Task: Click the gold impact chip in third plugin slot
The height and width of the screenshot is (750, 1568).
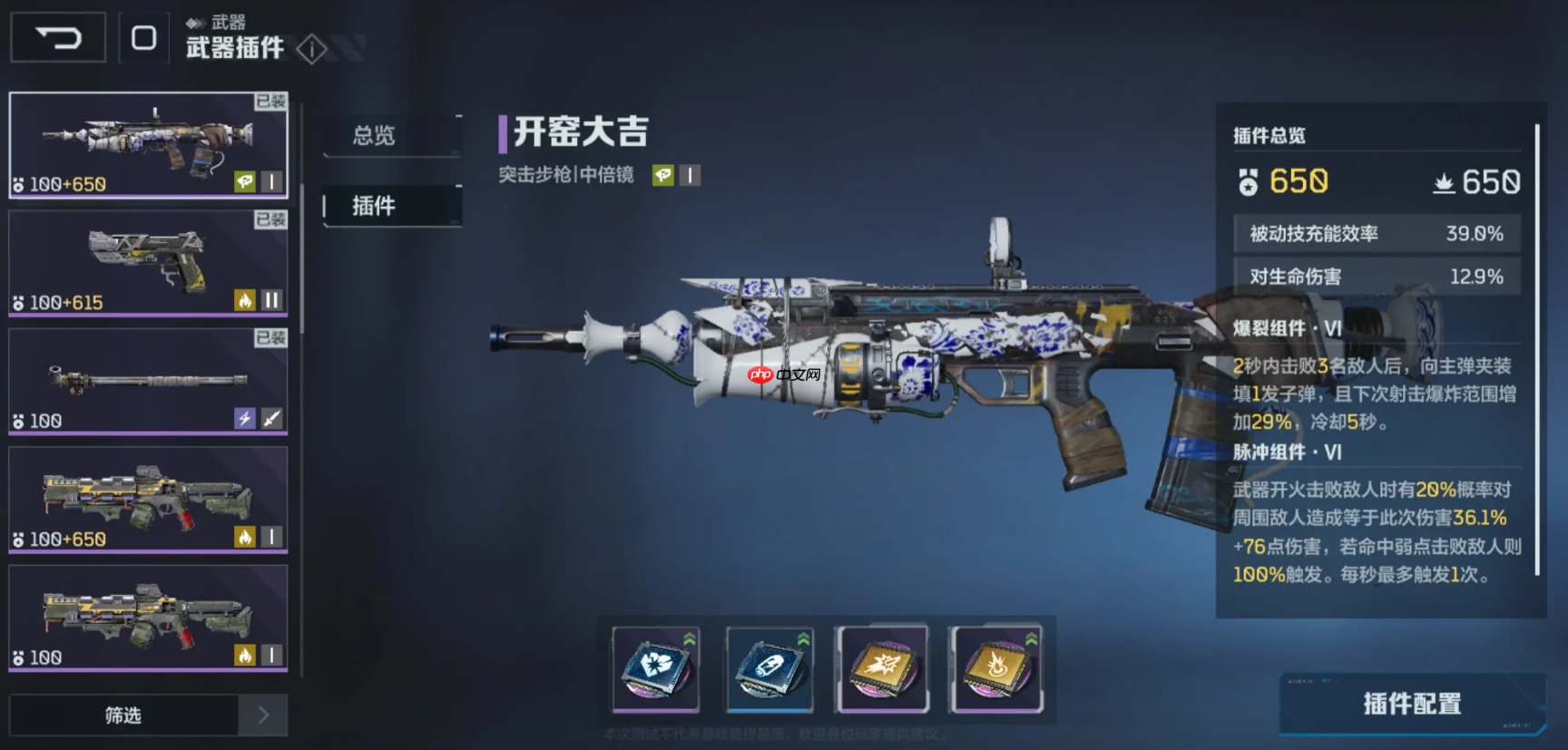Action: point(882,671)
